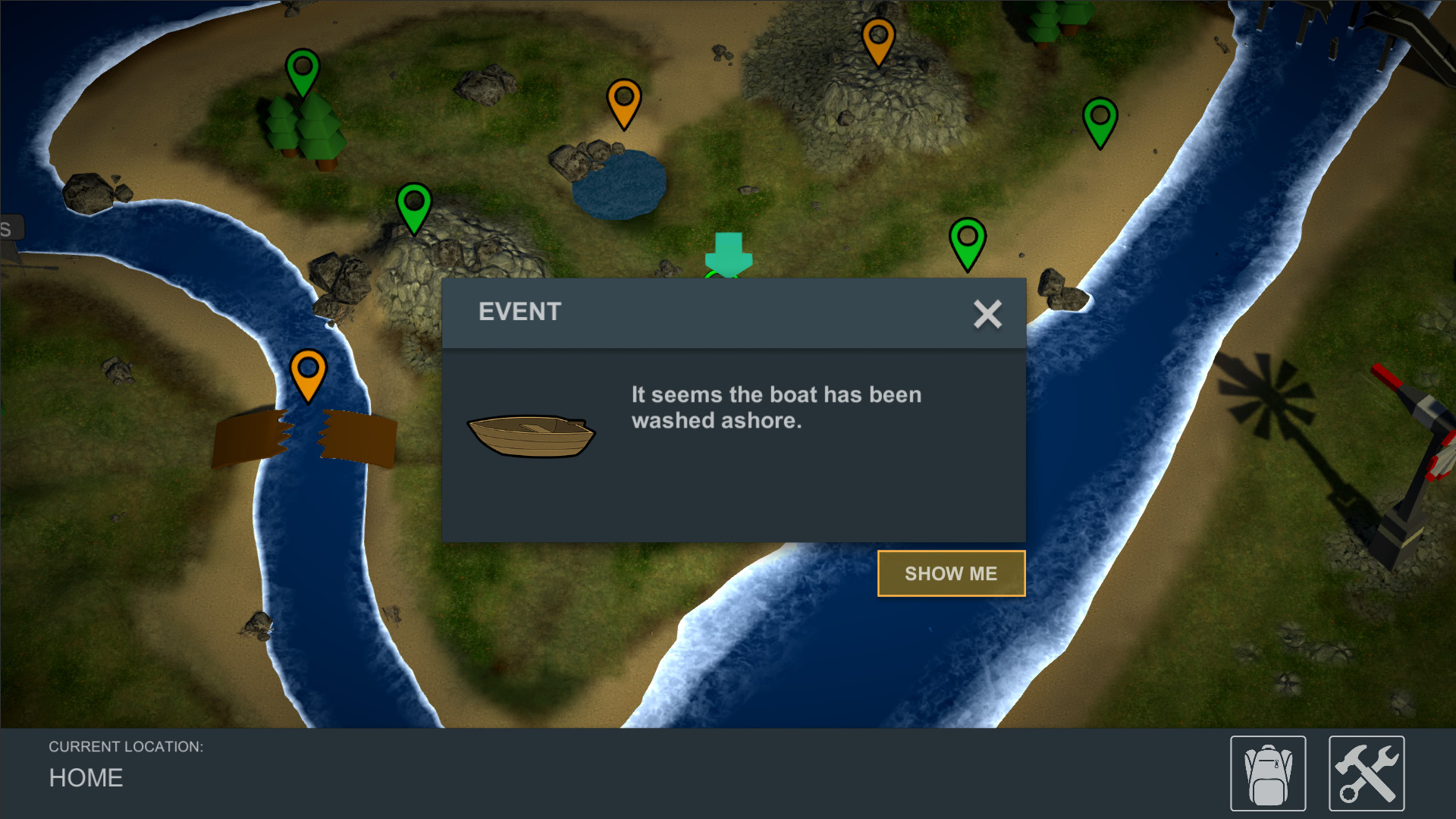Click the HOME current location label
This screenshot has width=1456, height=819.
point(85,778)
